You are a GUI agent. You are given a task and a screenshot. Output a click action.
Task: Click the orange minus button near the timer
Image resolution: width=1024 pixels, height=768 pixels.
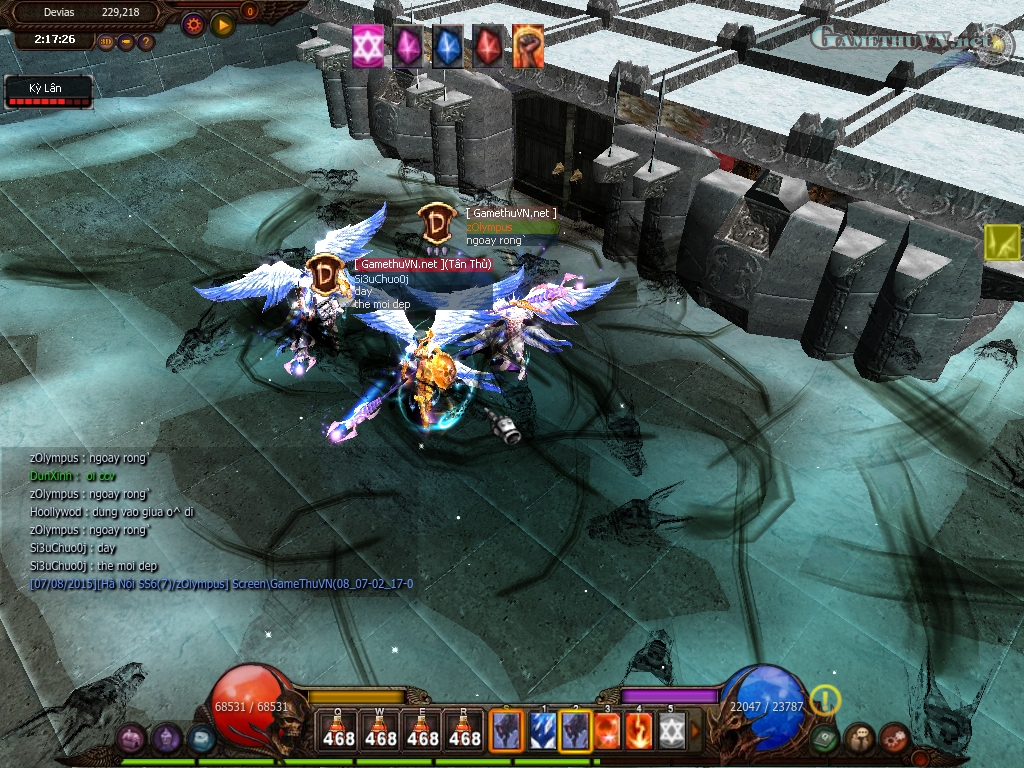[x=126, y=42]
